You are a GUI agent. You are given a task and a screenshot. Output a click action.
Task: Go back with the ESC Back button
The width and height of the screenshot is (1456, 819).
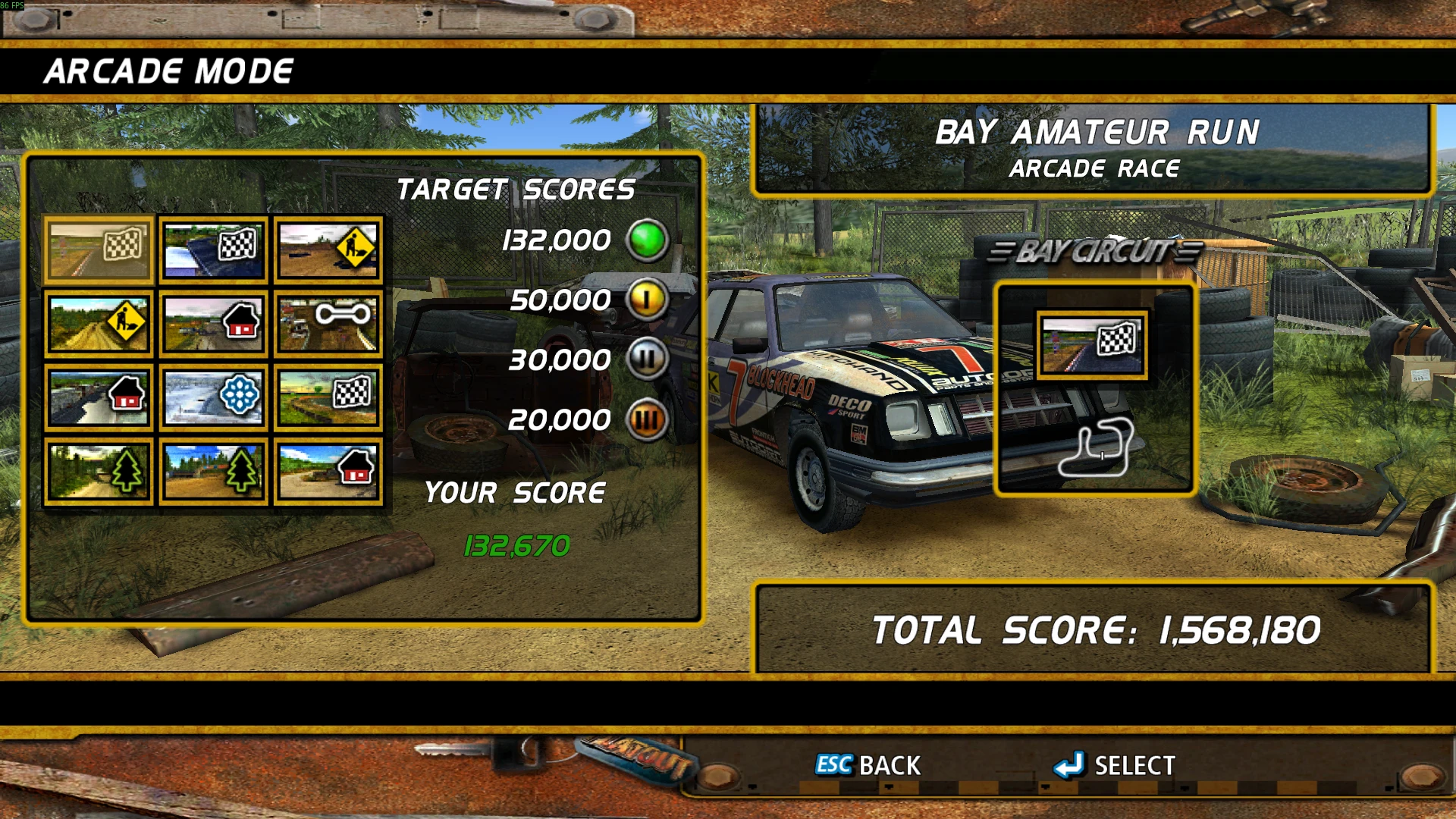pos(868,765)
